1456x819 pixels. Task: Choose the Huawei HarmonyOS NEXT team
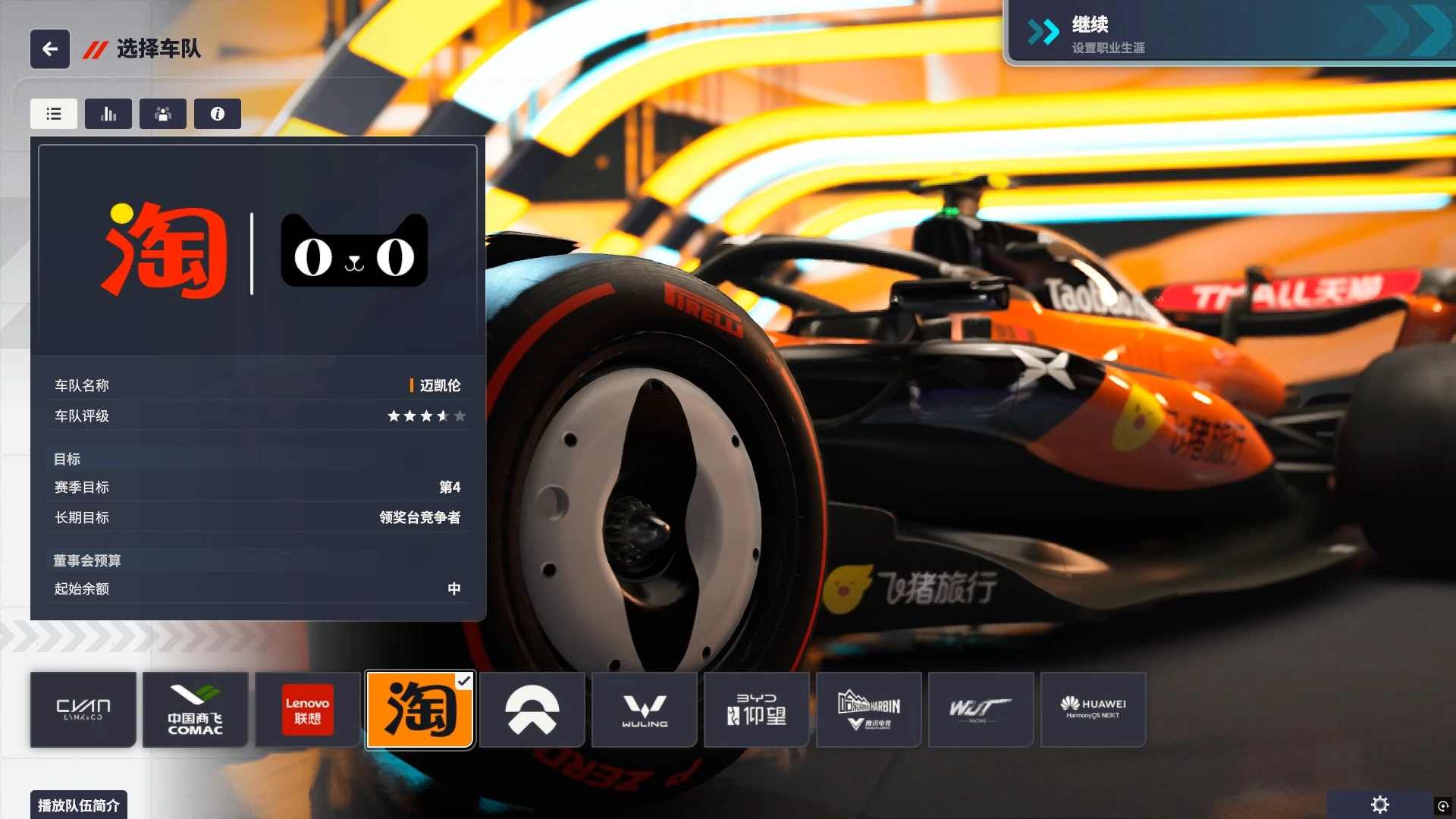click(1094, 710)
